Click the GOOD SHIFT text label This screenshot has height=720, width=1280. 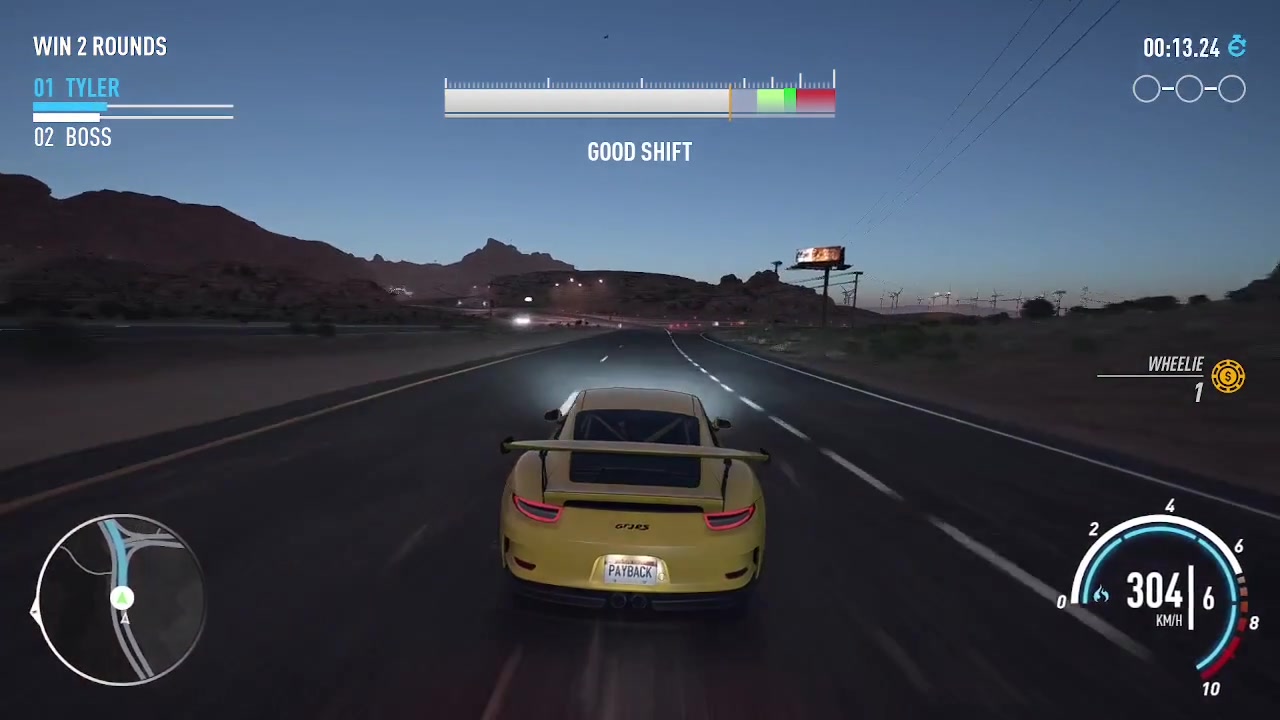click(639, 152)
